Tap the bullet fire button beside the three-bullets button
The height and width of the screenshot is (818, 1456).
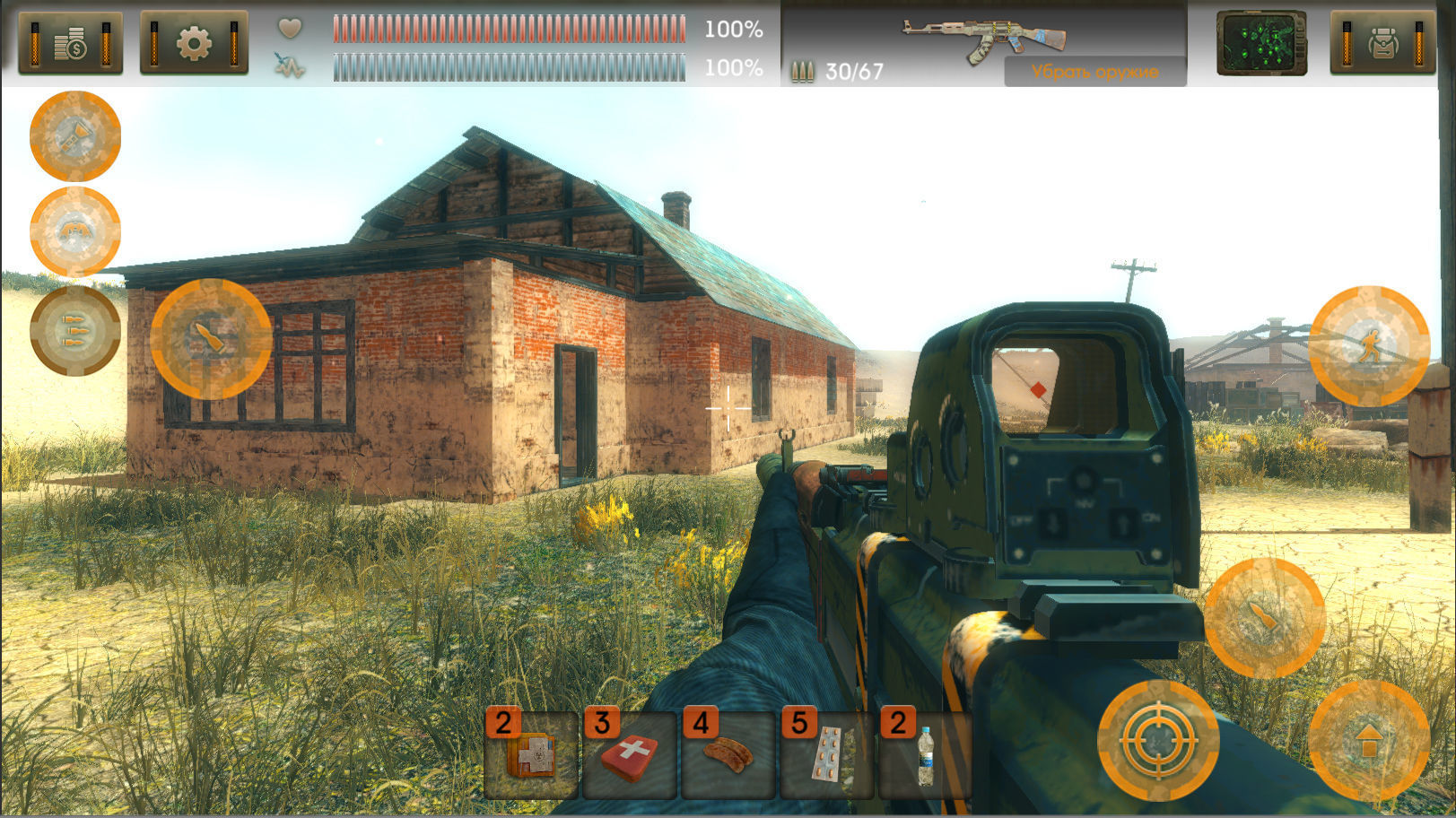click(211, 339)
